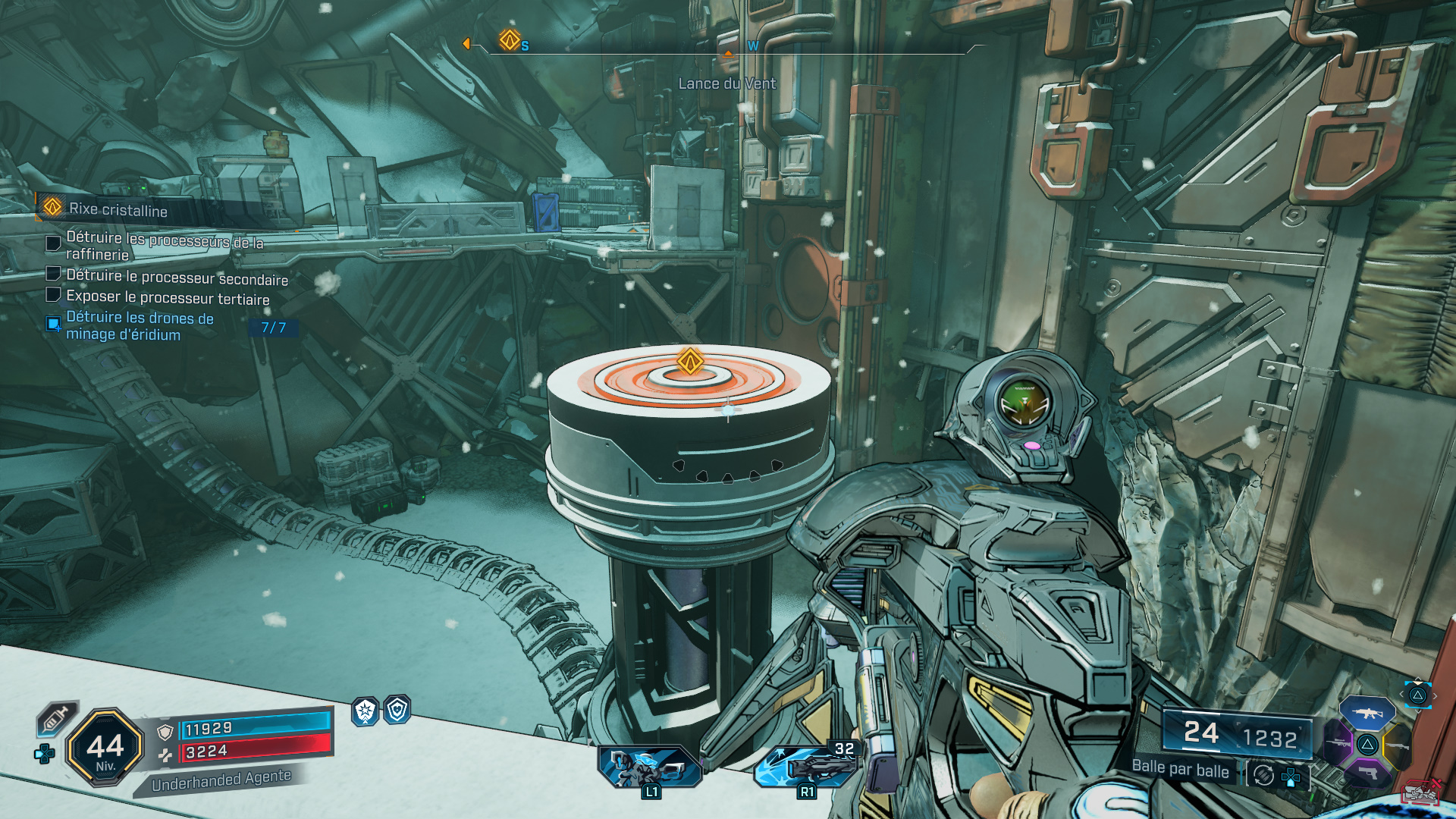Select the assault rifle weapon slot
This screenshot has width=1456, height=819.
coord(1367,714)
